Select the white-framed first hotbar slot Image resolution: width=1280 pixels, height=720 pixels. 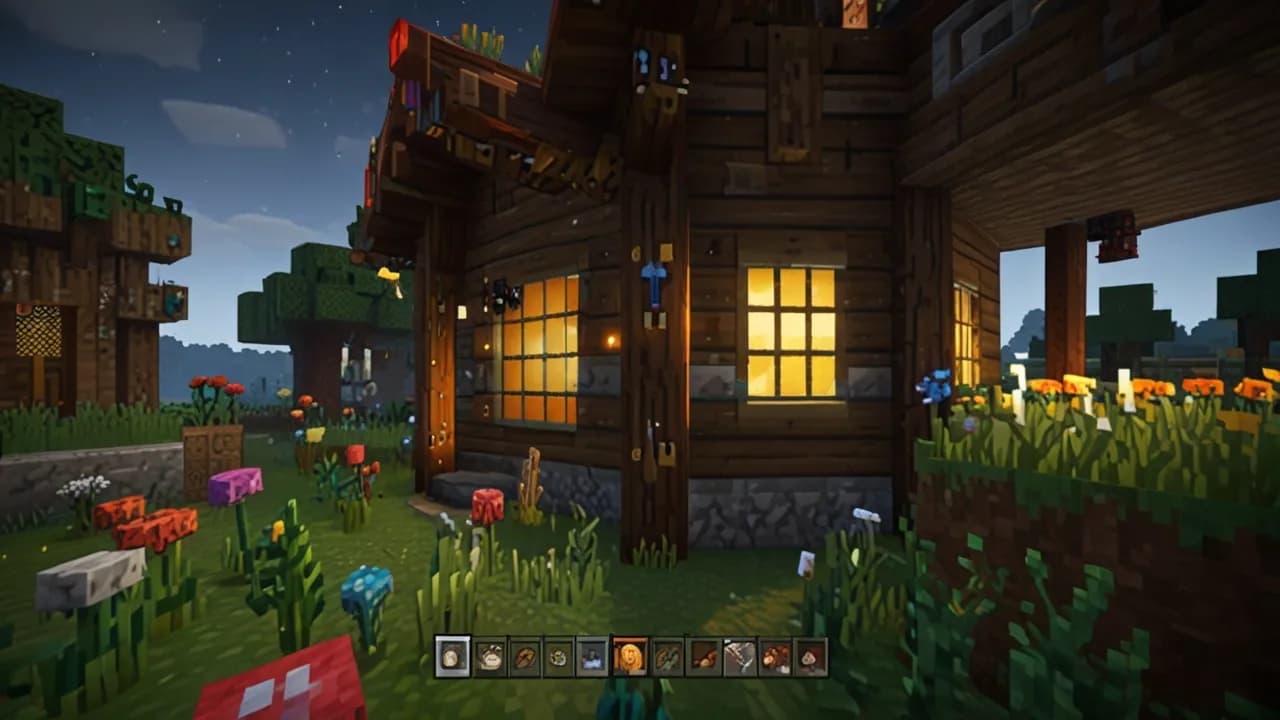(x=453, y=657)
